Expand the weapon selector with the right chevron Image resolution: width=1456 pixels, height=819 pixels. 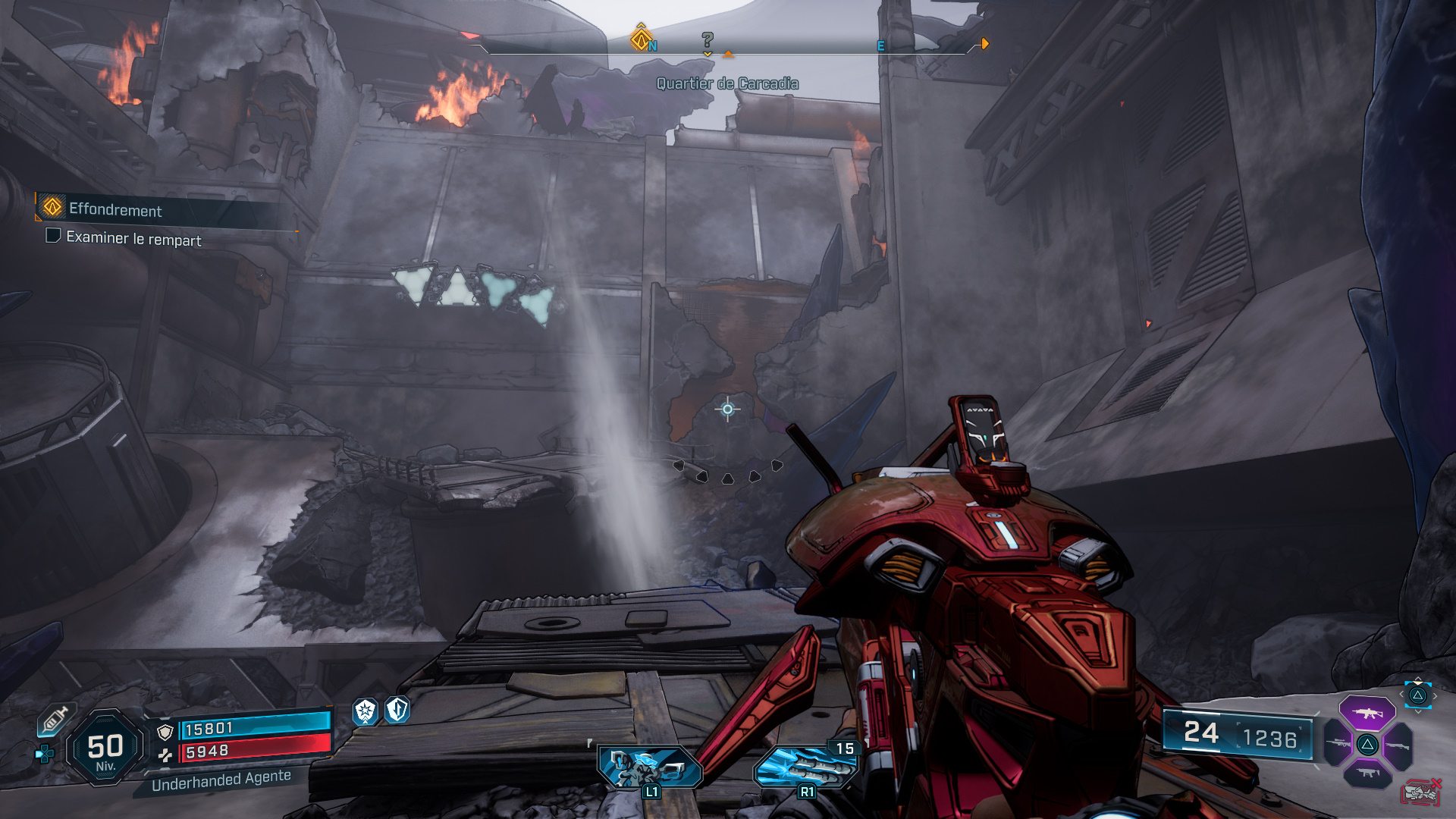click(x=1435, y=695)
